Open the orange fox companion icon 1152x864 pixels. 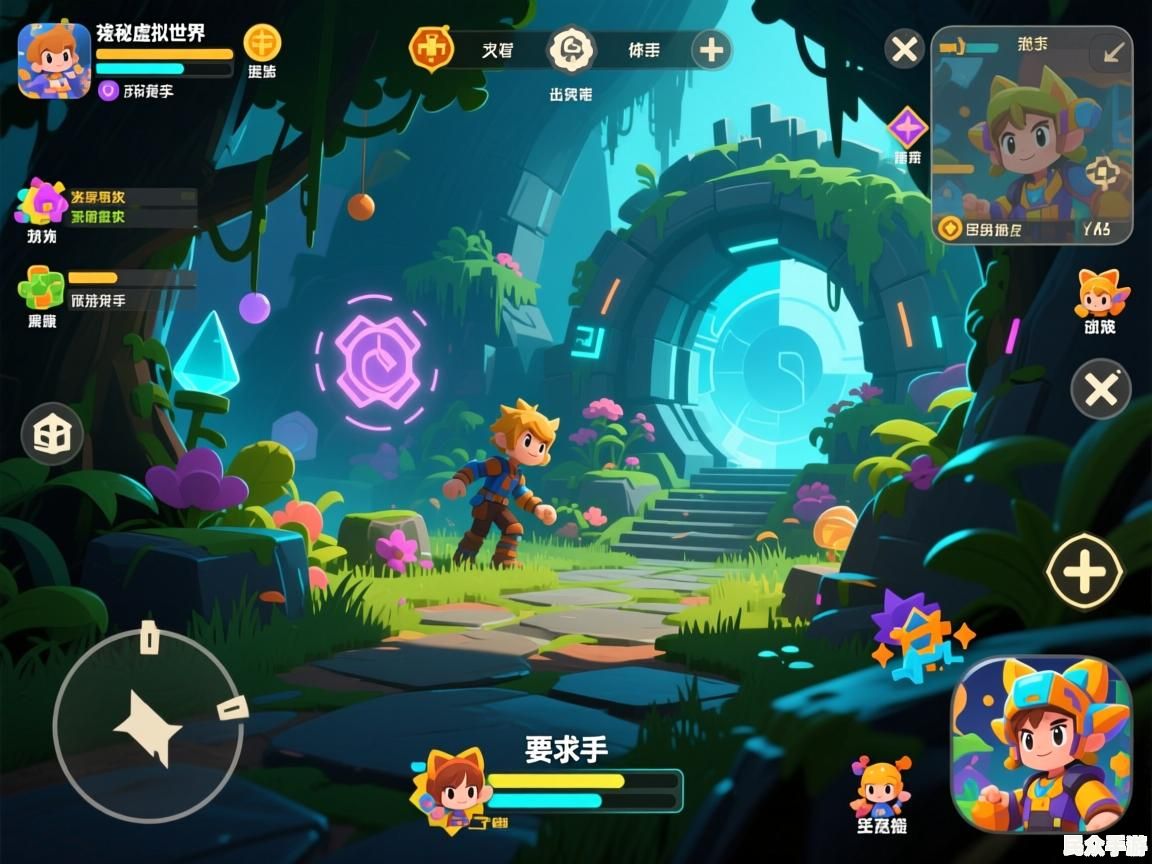coord(1100,293)
